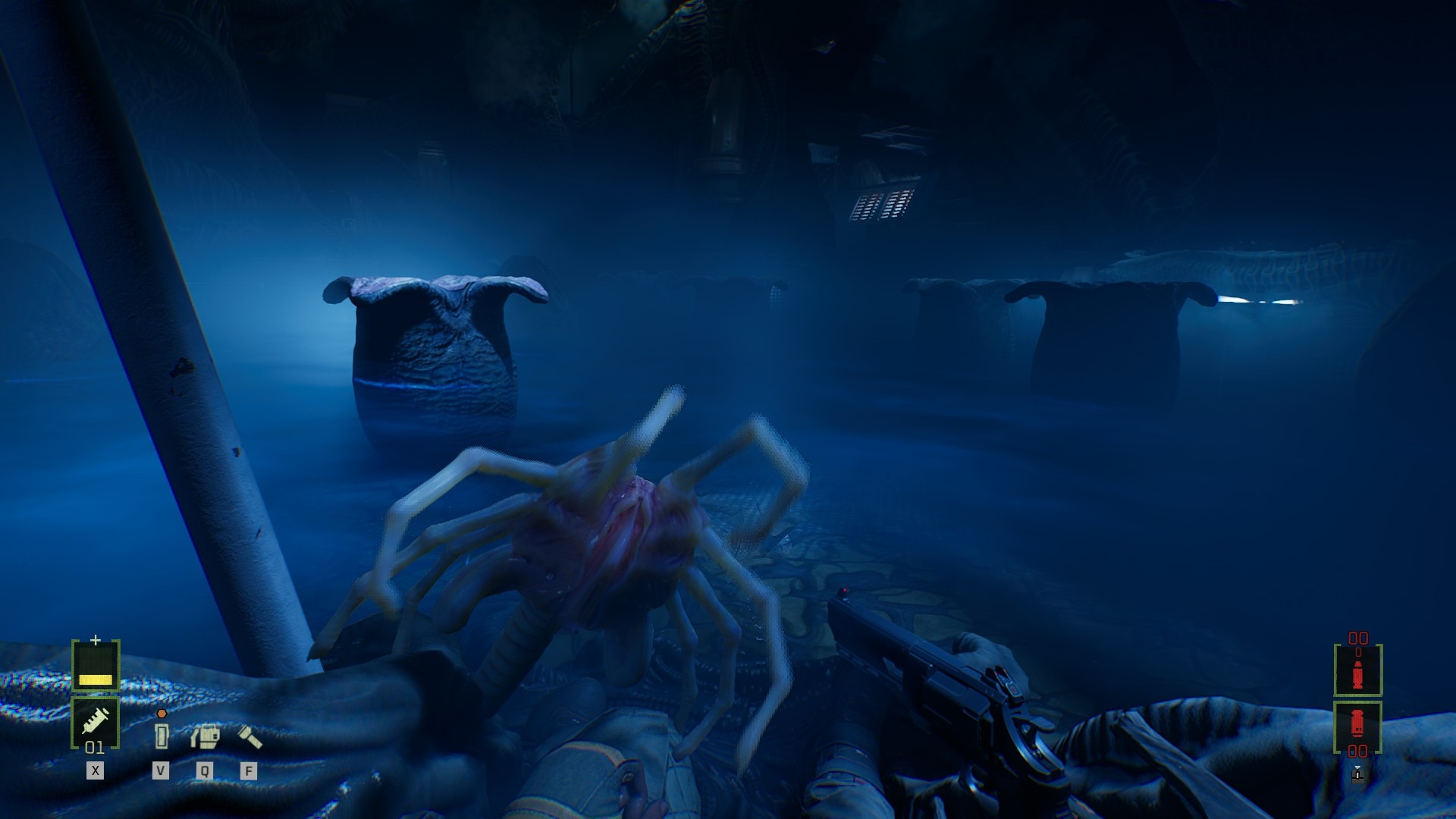Image resolution: width=1456 pixels, height=819 pixels.
Task: Choose the red shell ammo slot
Action: [x=1357, y=724]
